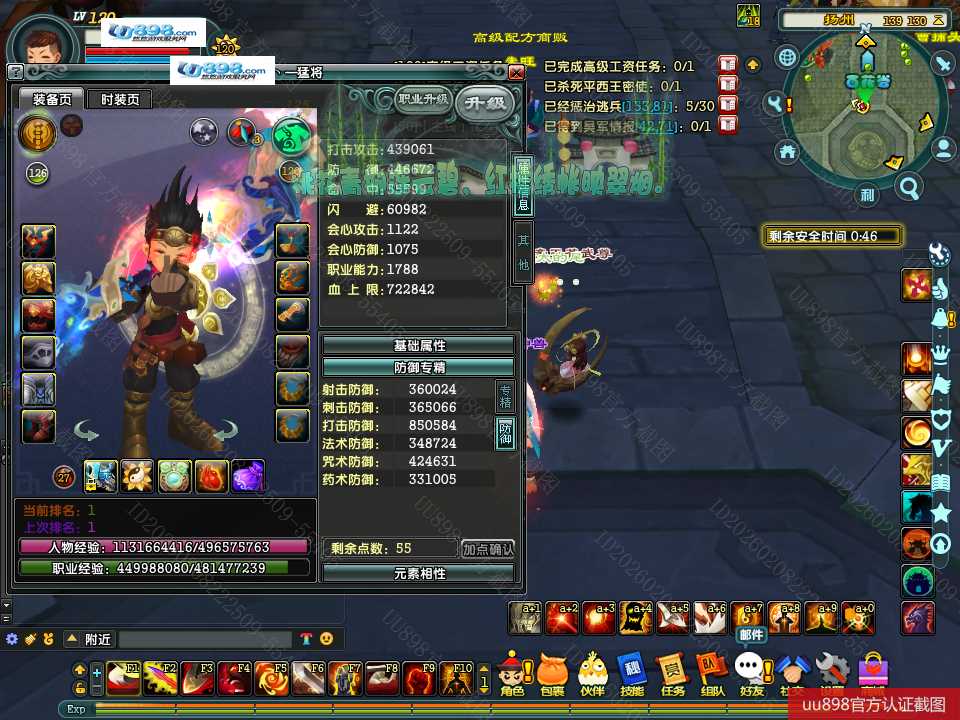Image resolution: width=960 pixels, height=720 pixels.
Task: Open the 包裹 bag menu
Action: 552,673
